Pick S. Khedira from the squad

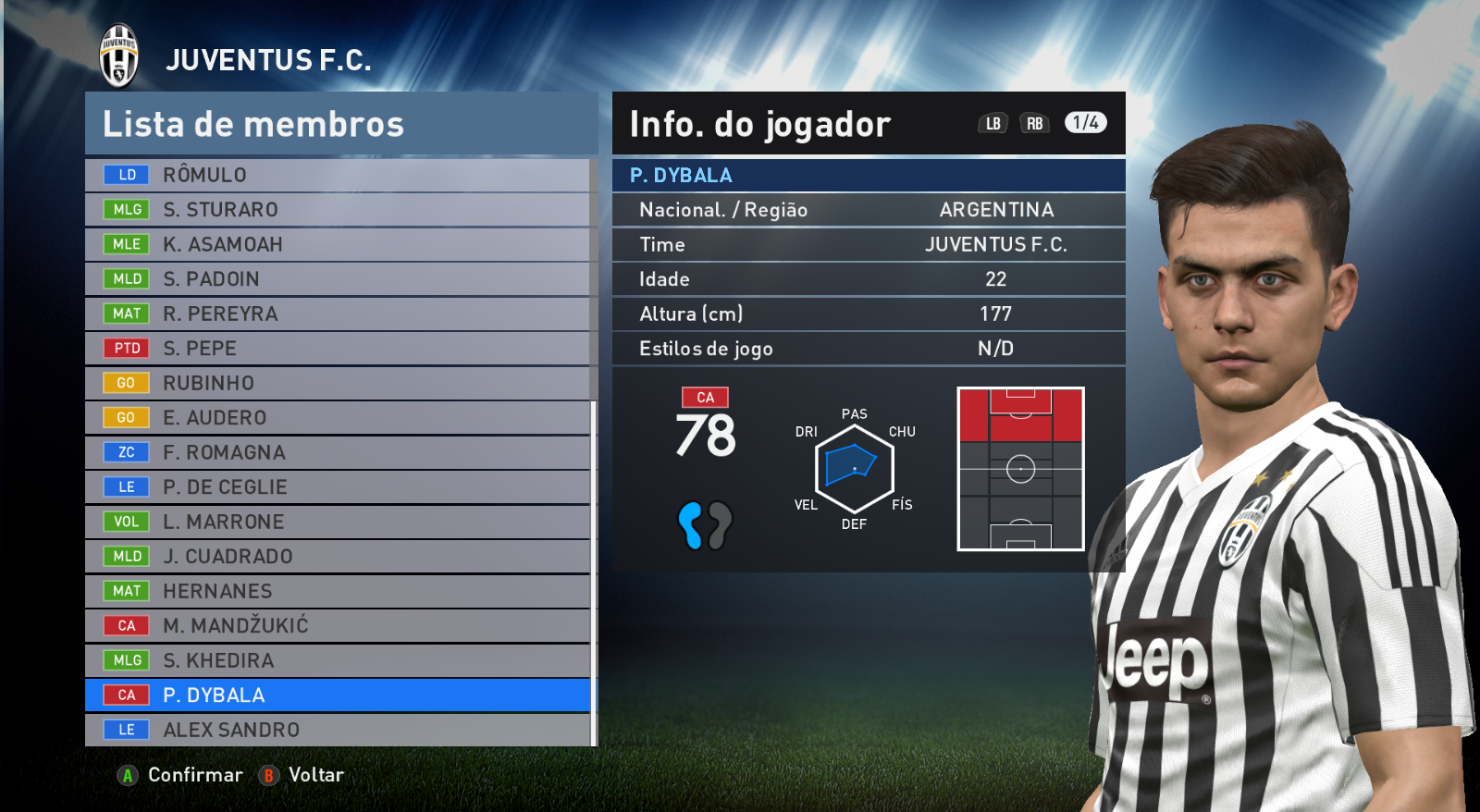point(338,660)
